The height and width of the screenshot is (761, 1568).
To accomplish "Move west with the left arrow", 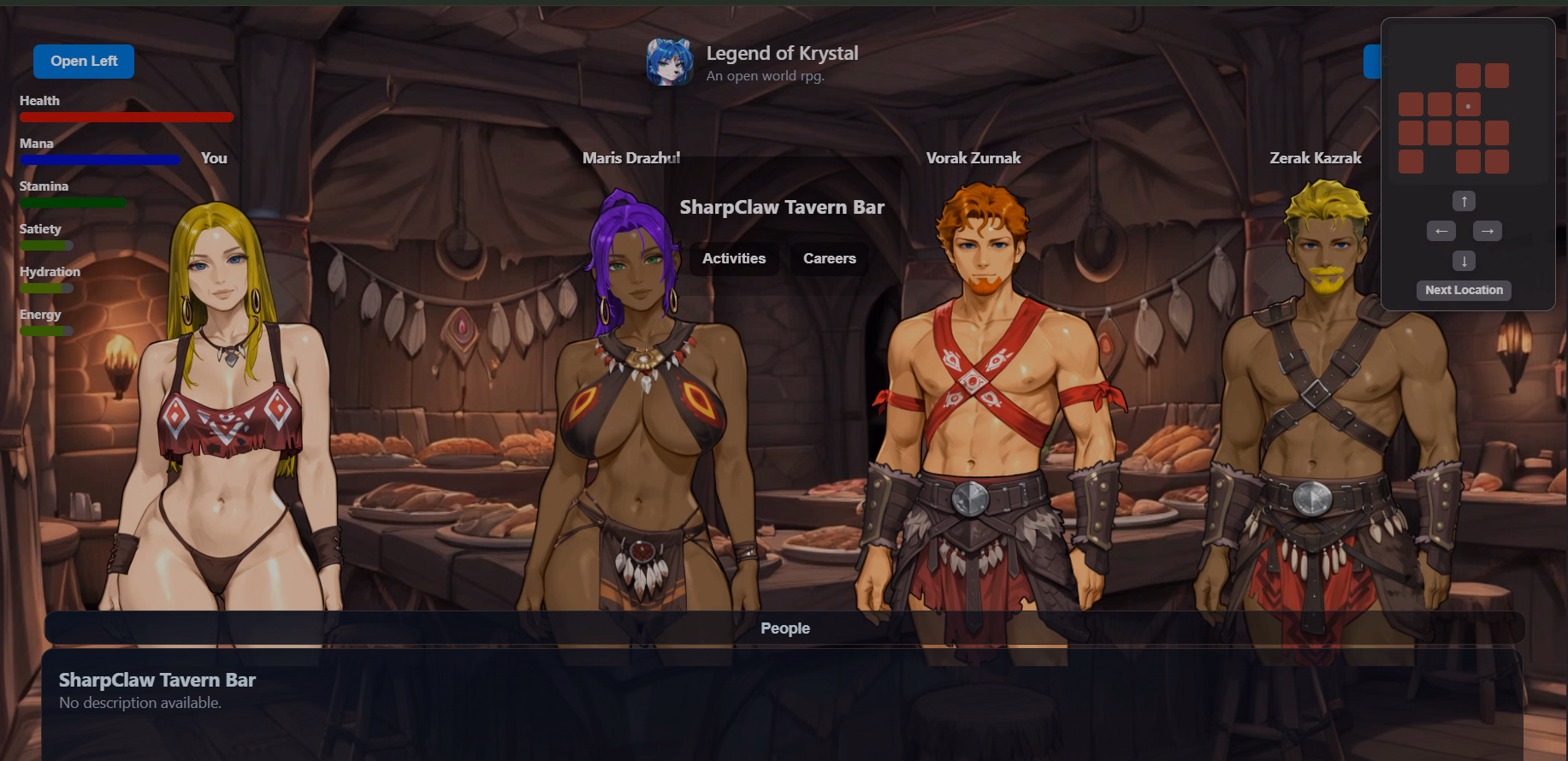I will tap(1441, 231).
